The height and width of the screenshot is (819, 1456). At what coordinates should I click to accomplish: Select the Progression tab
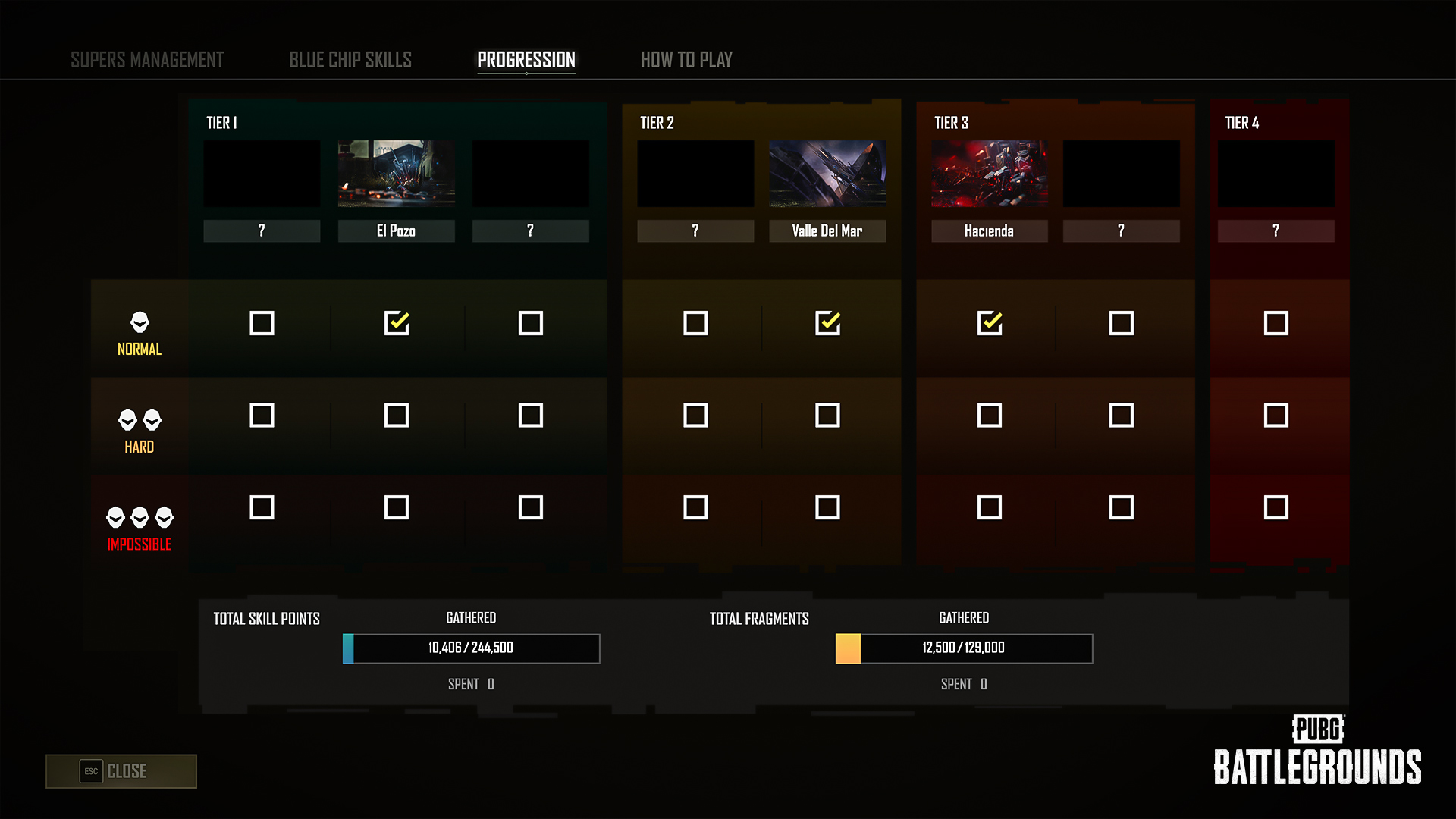pos(526,60)
